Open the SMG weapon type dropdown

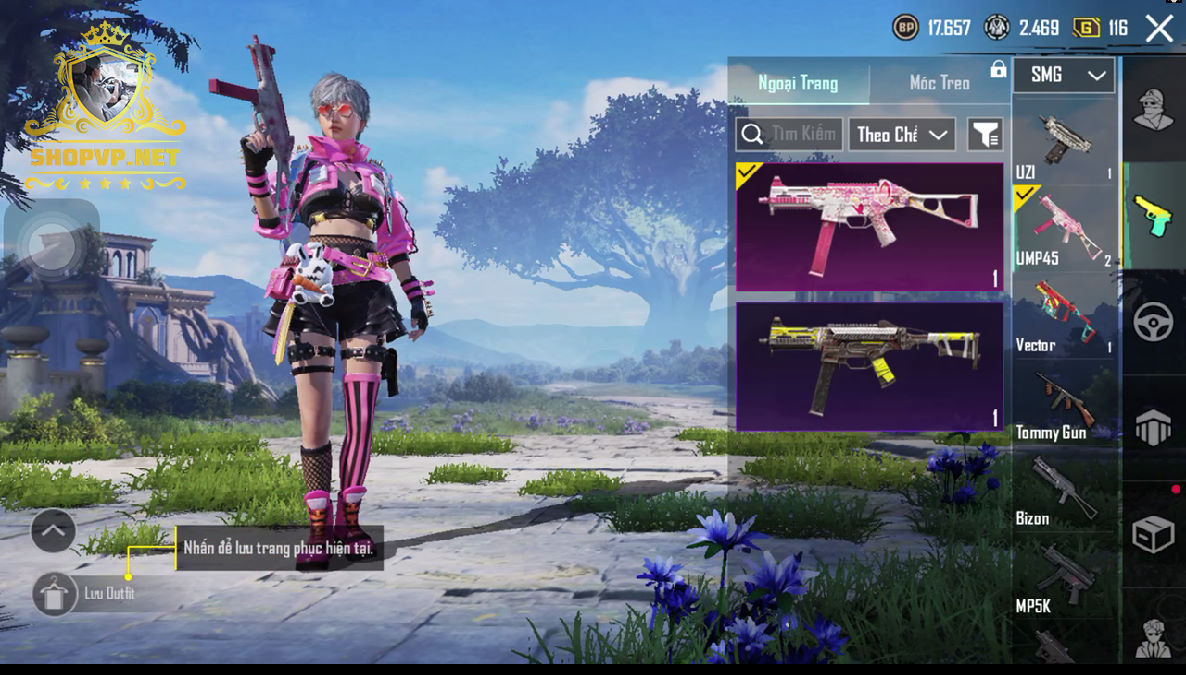(x=1064, y=75)
